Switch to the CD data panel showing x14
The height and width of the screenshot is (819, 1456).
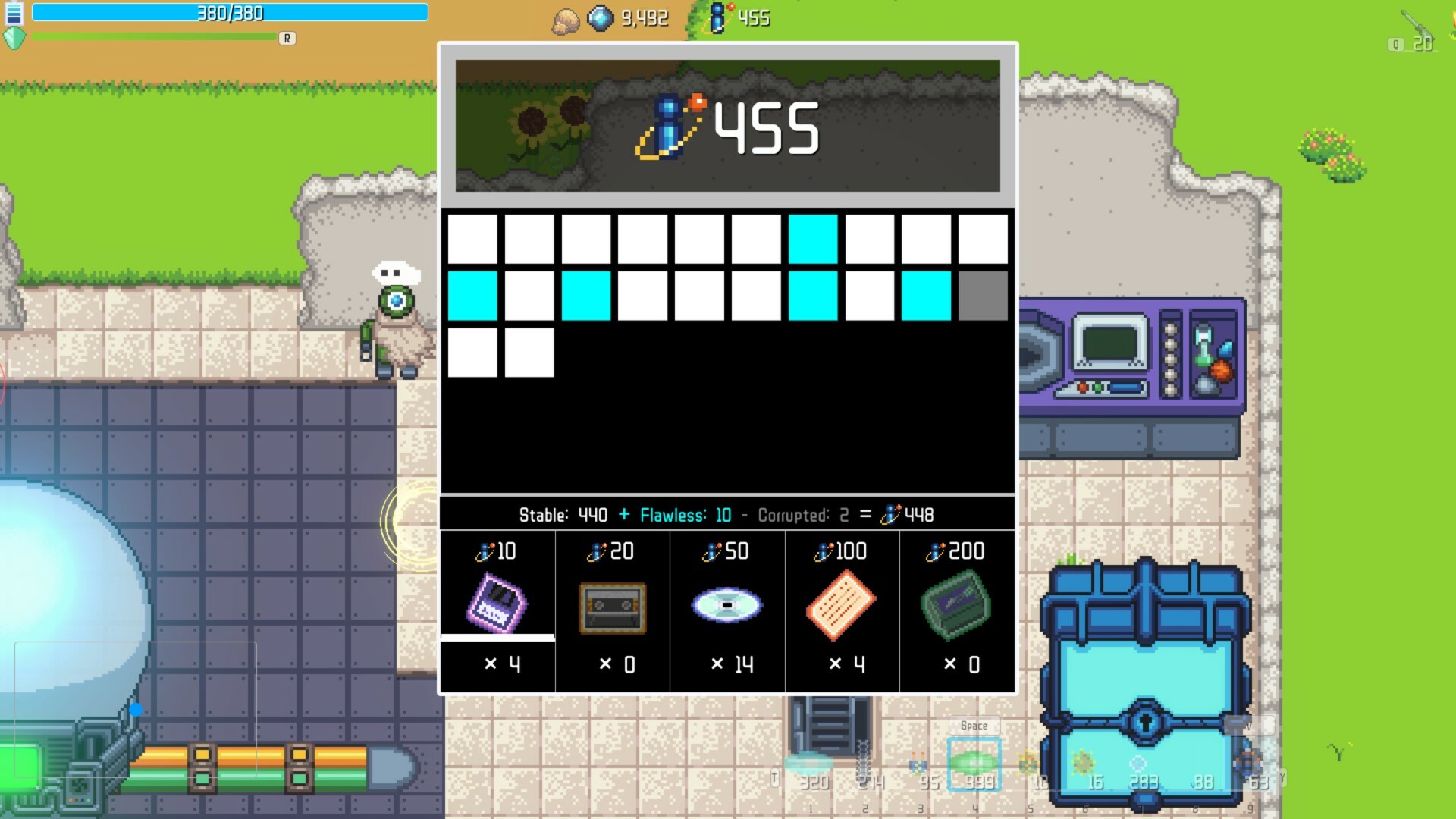point(726,603)
